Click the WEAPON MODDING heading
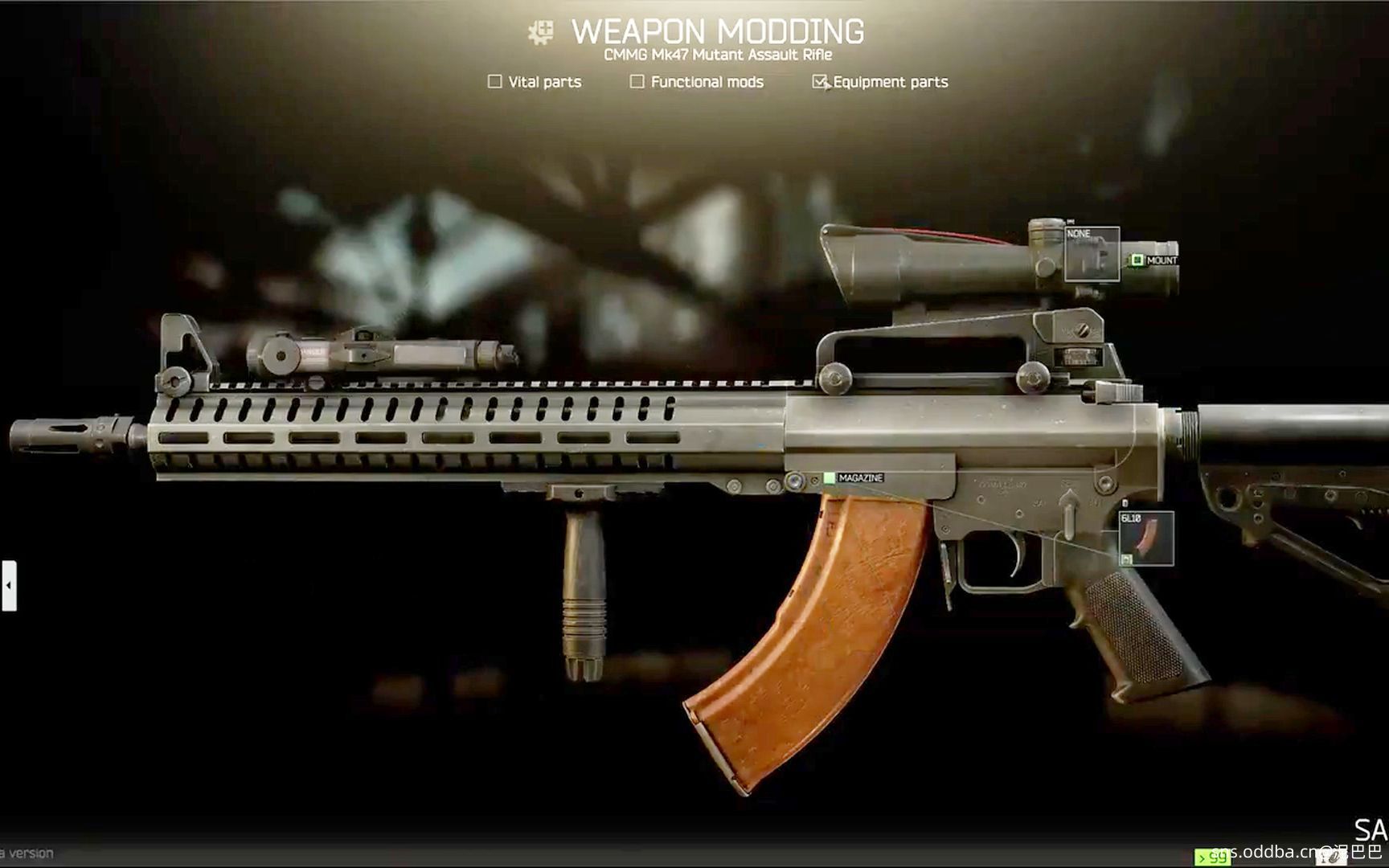Screen dimensions: 1389x868 718,30
